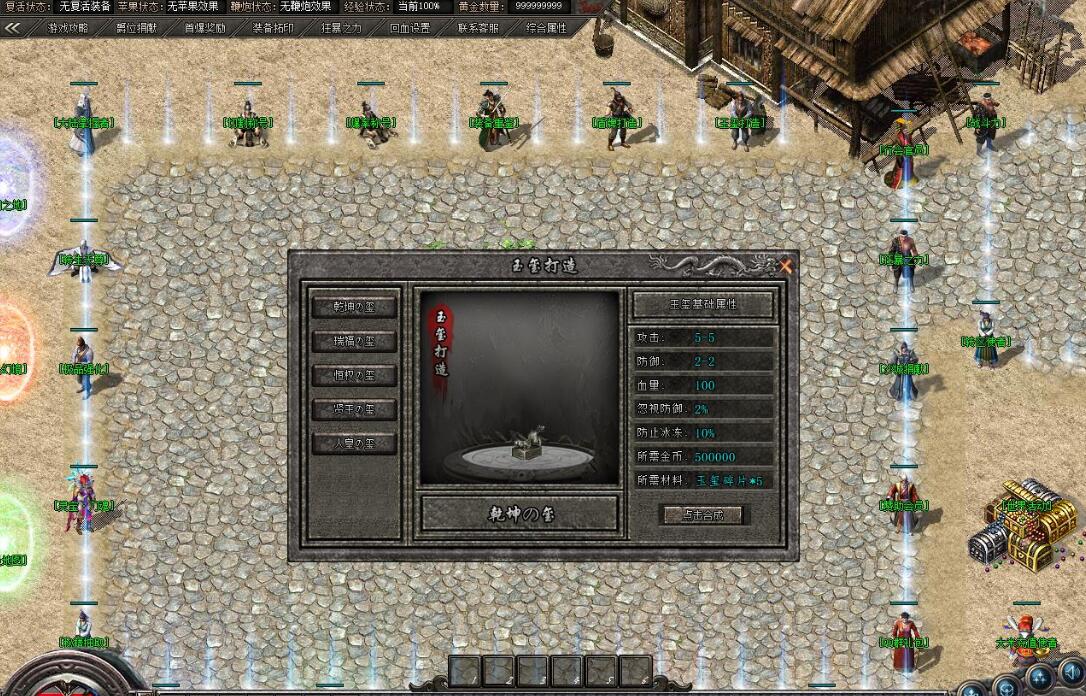The height and width of the screenshot is (696, 1086).
Task: Pick the 贤王の玺 seal entry
Action: pos(354,409)
